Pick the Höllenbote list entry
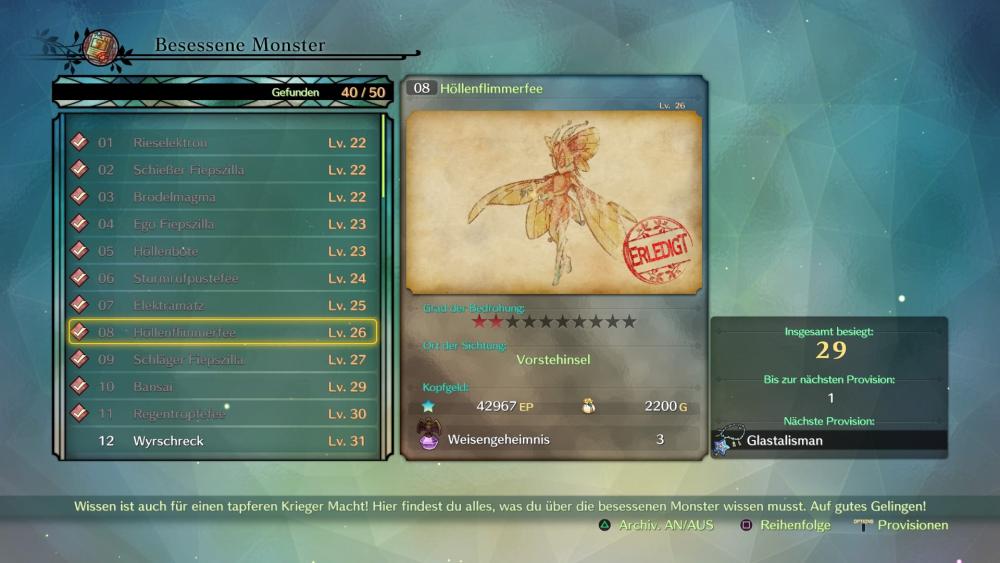 coord(222,251)
